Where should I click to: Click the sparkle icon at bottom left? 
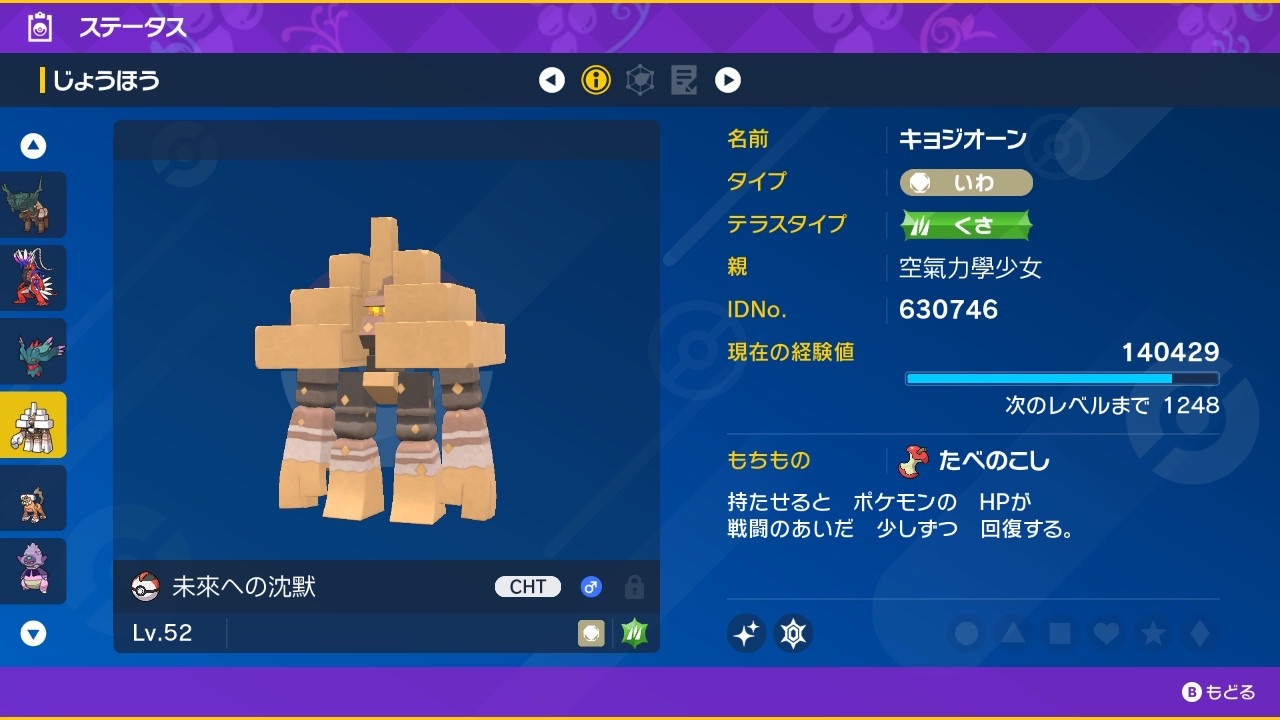pyautogui.click(x=747, y=633)
